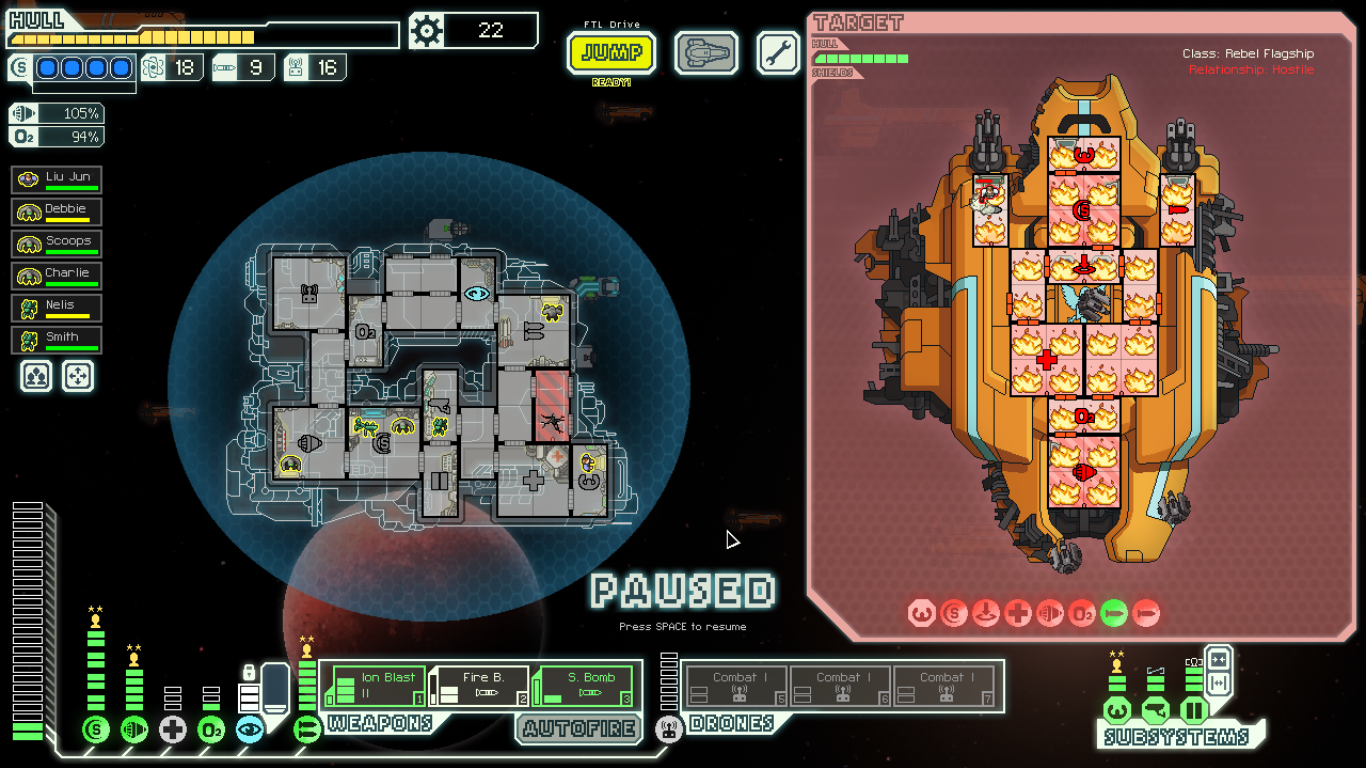The width and height of the screenshot is (1366, 768).
Task: Select crew member Smith
Action: 57,340
